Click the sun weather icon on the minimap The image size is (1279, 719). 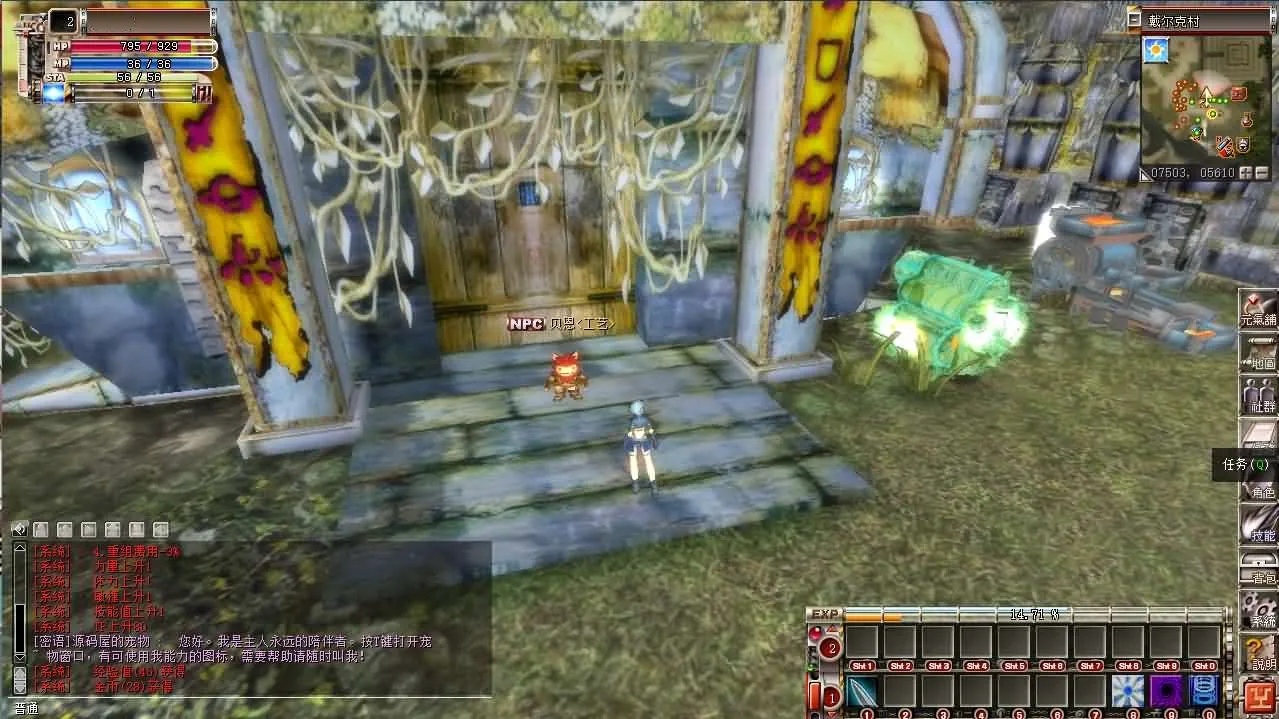point(1157,49)
